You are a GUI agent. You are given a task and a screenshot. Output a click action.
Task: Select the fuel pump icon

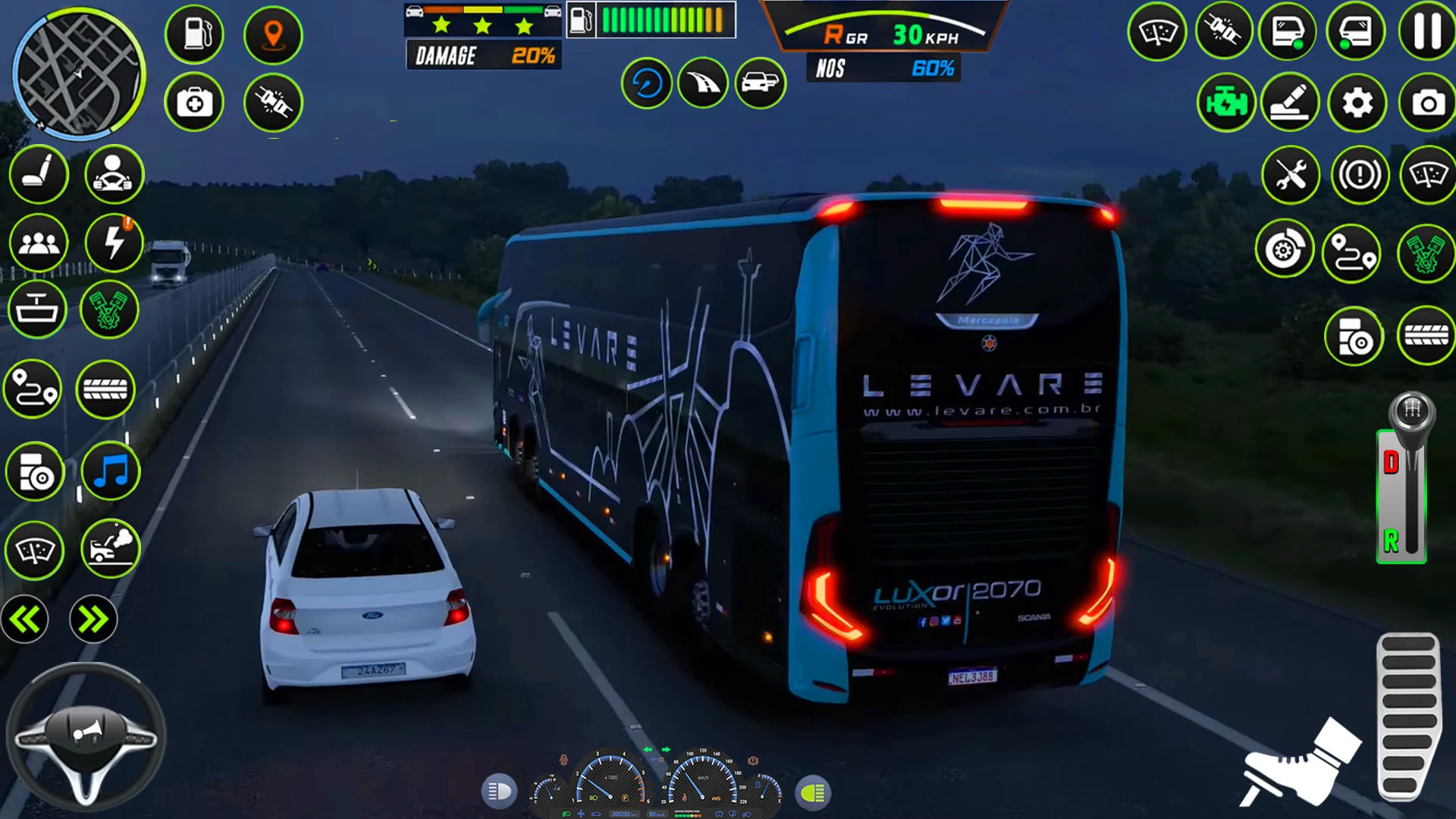194,34
